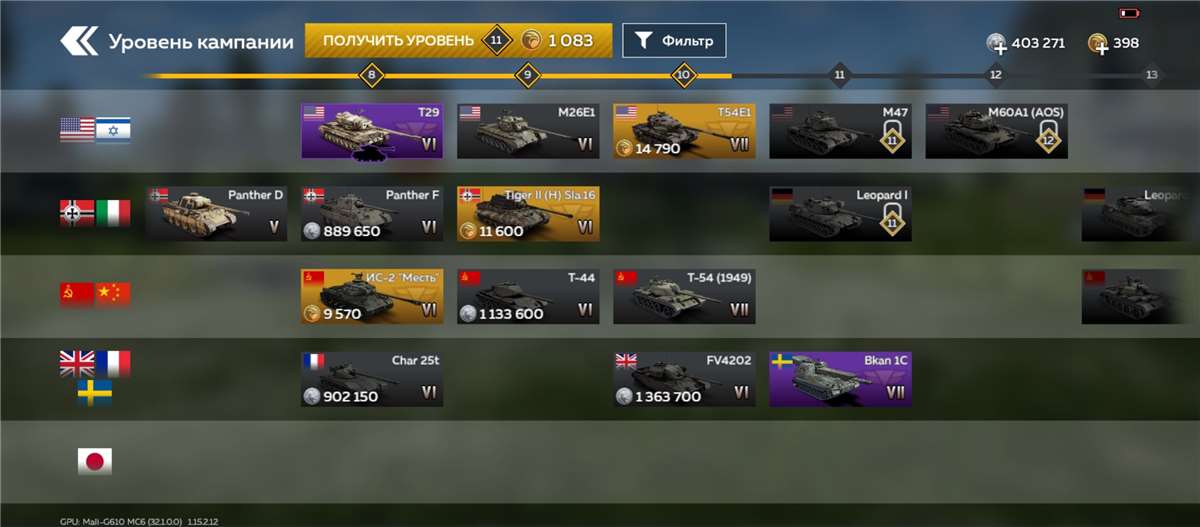Viewport: 1200px width, 527px height.
Task: Choose the Panther F tank card
Action: coord(372,213)
